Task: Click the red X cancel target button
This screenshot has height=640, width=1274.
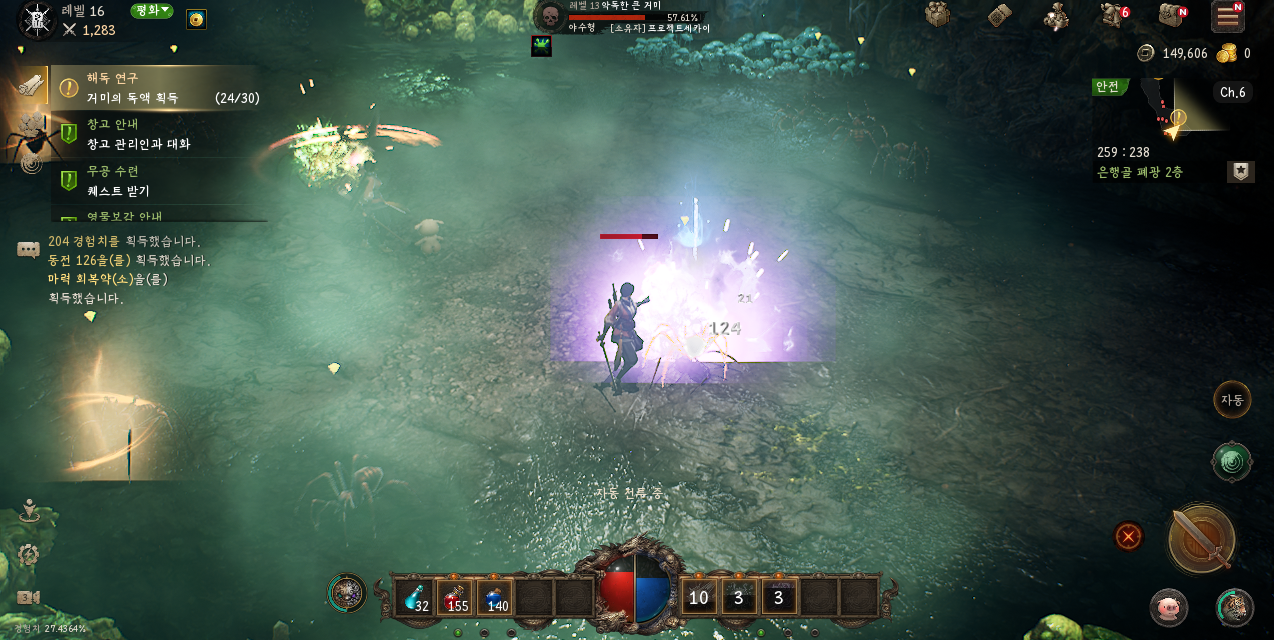Action: tap(1129, 537)
